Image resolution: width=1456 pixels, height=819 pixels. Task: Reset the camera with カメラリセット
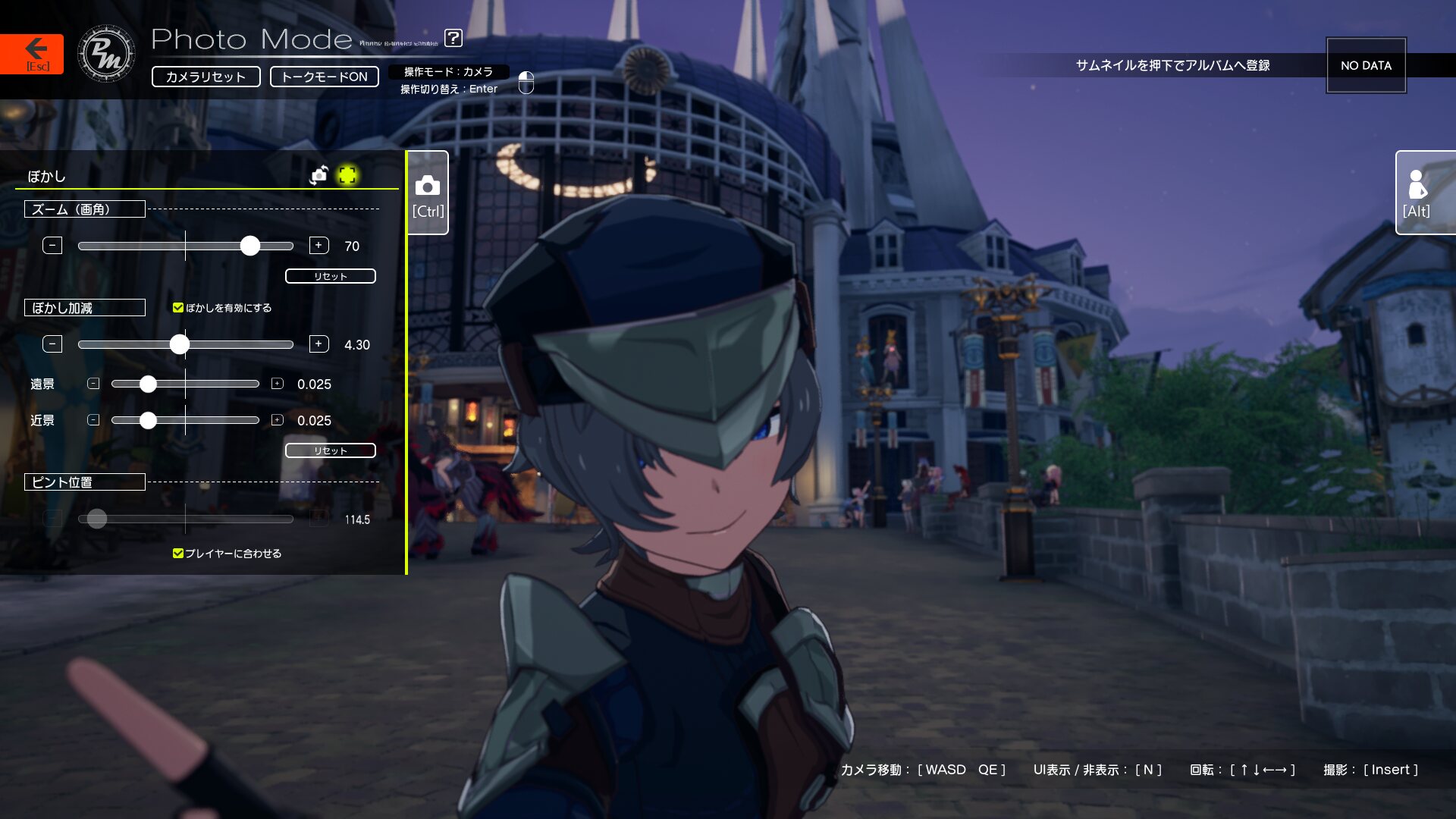pos(206,77)
